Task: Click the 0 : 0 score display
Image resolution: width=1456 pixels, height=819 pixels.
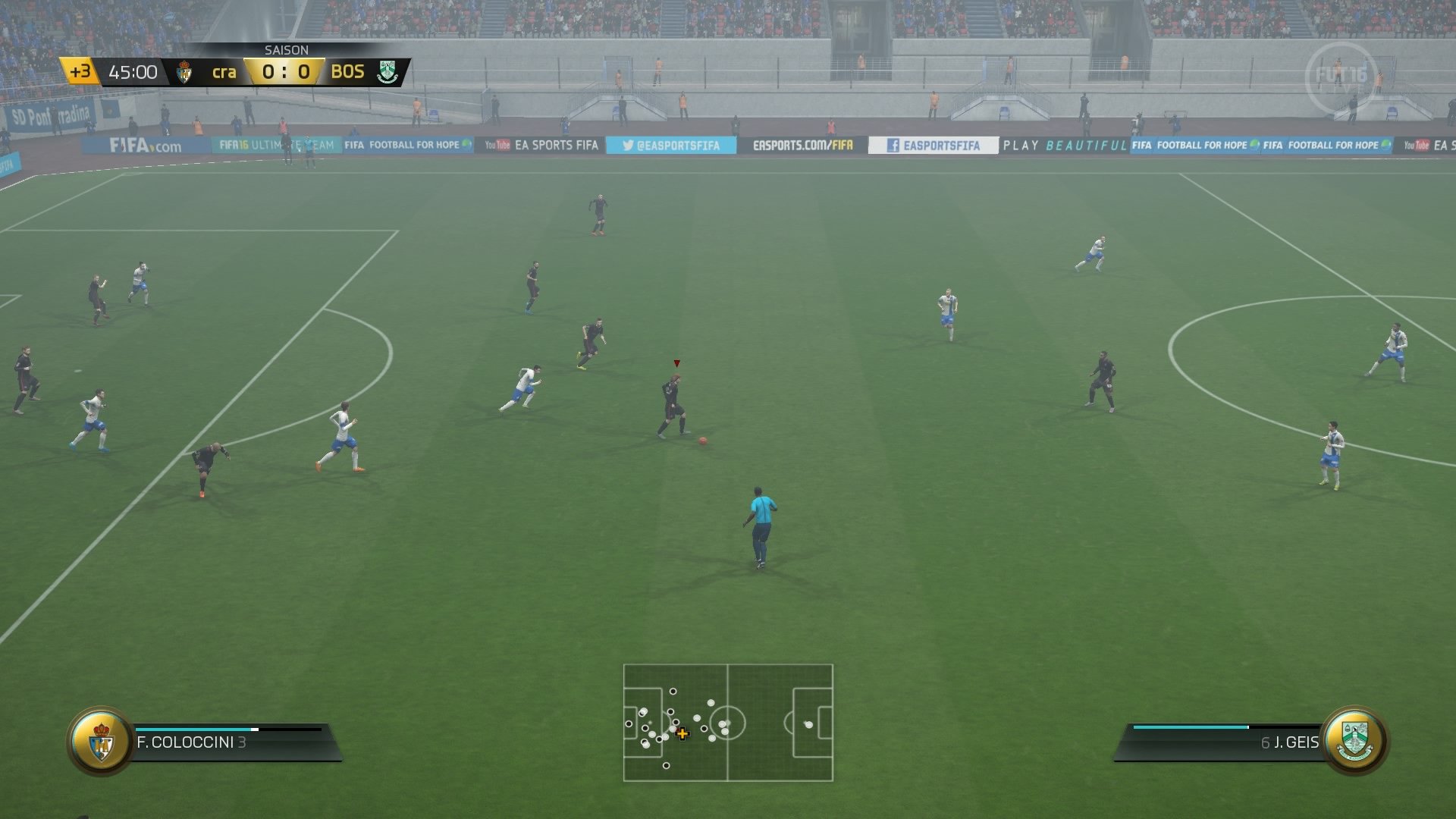Action: [286, 72]
